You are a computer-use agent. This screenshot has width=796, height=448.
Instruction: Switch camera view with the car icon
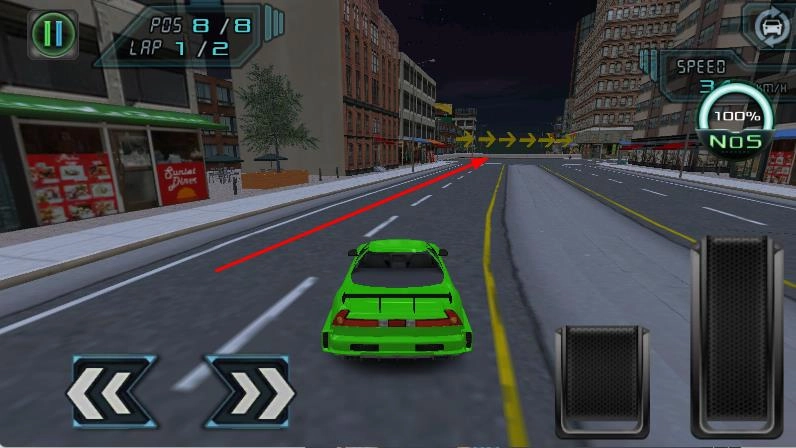click(x=769, y=27)
